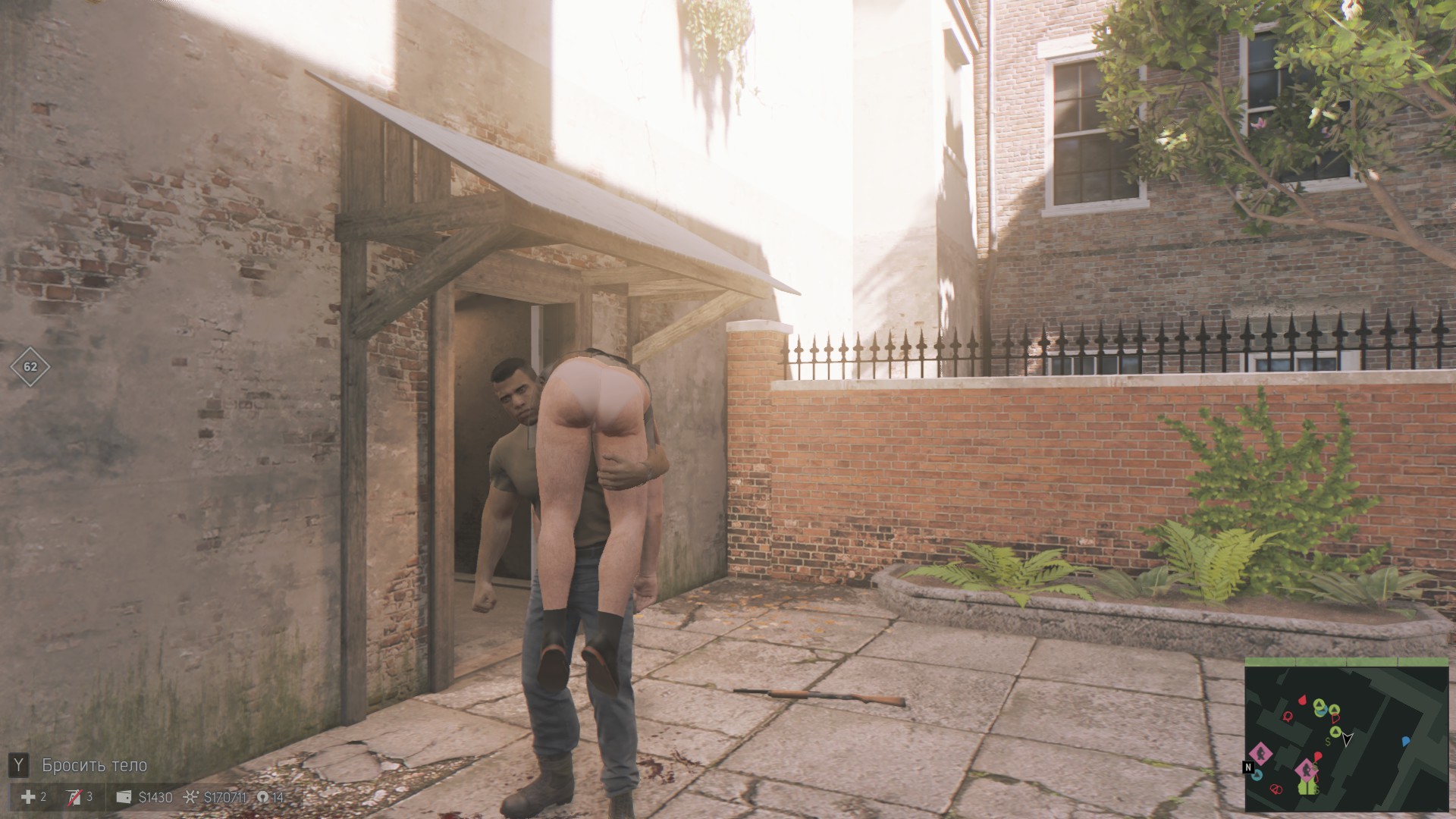This screenshot has width=1456, height=819.
Task: Select the health cross icon in the HUD
Action: 28,797
